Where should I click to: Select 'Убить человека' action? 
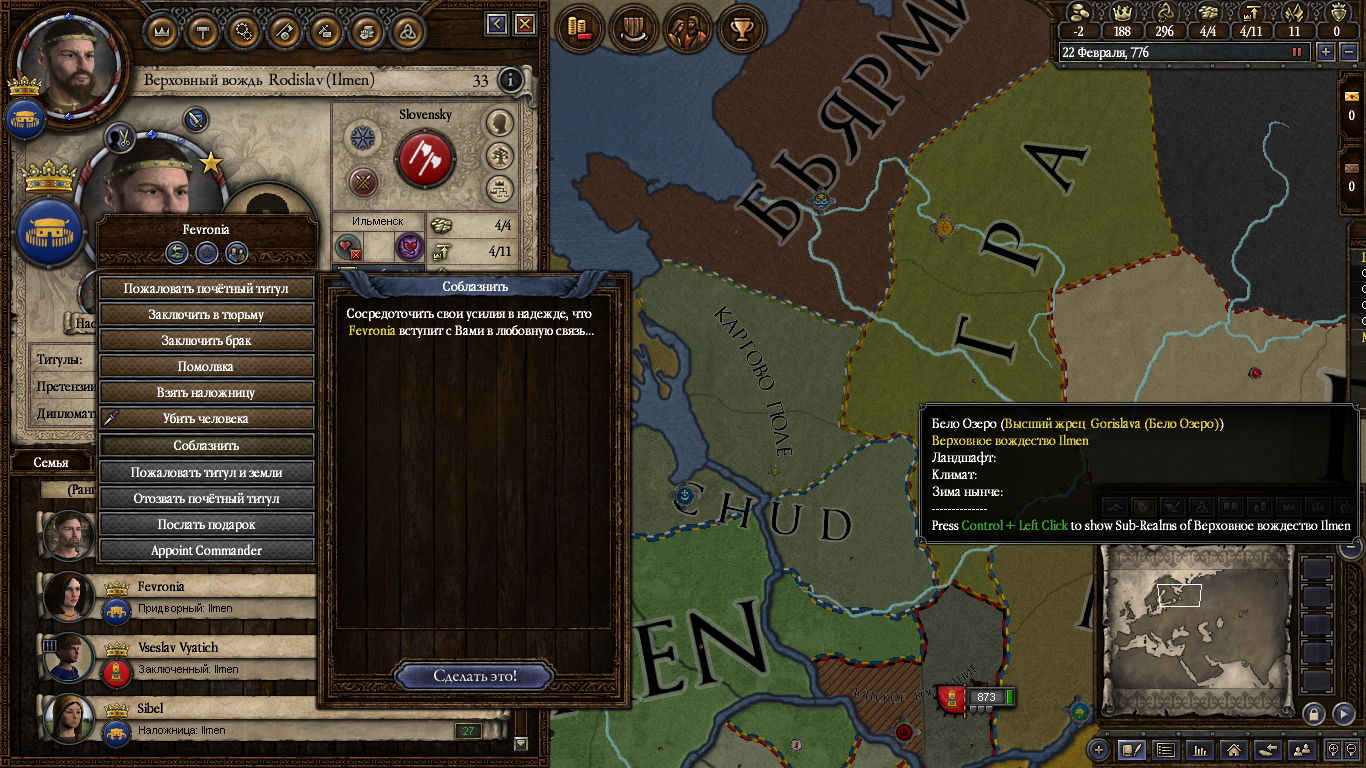tap(206, 419)
